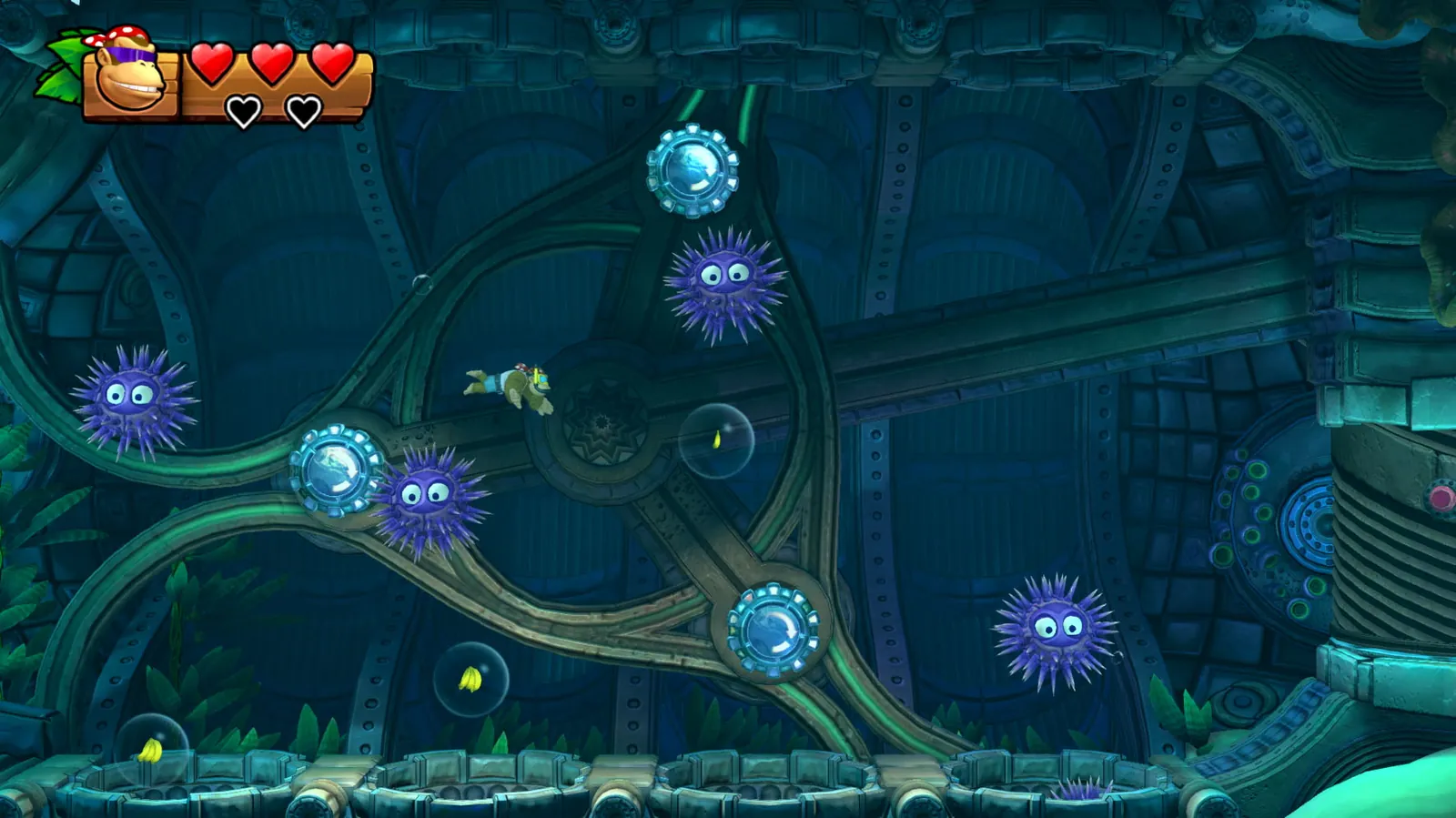Click the banana floating in the bubble mid-screen
The width and height of the screenshot is (1456, 818).
pos(719,441)
